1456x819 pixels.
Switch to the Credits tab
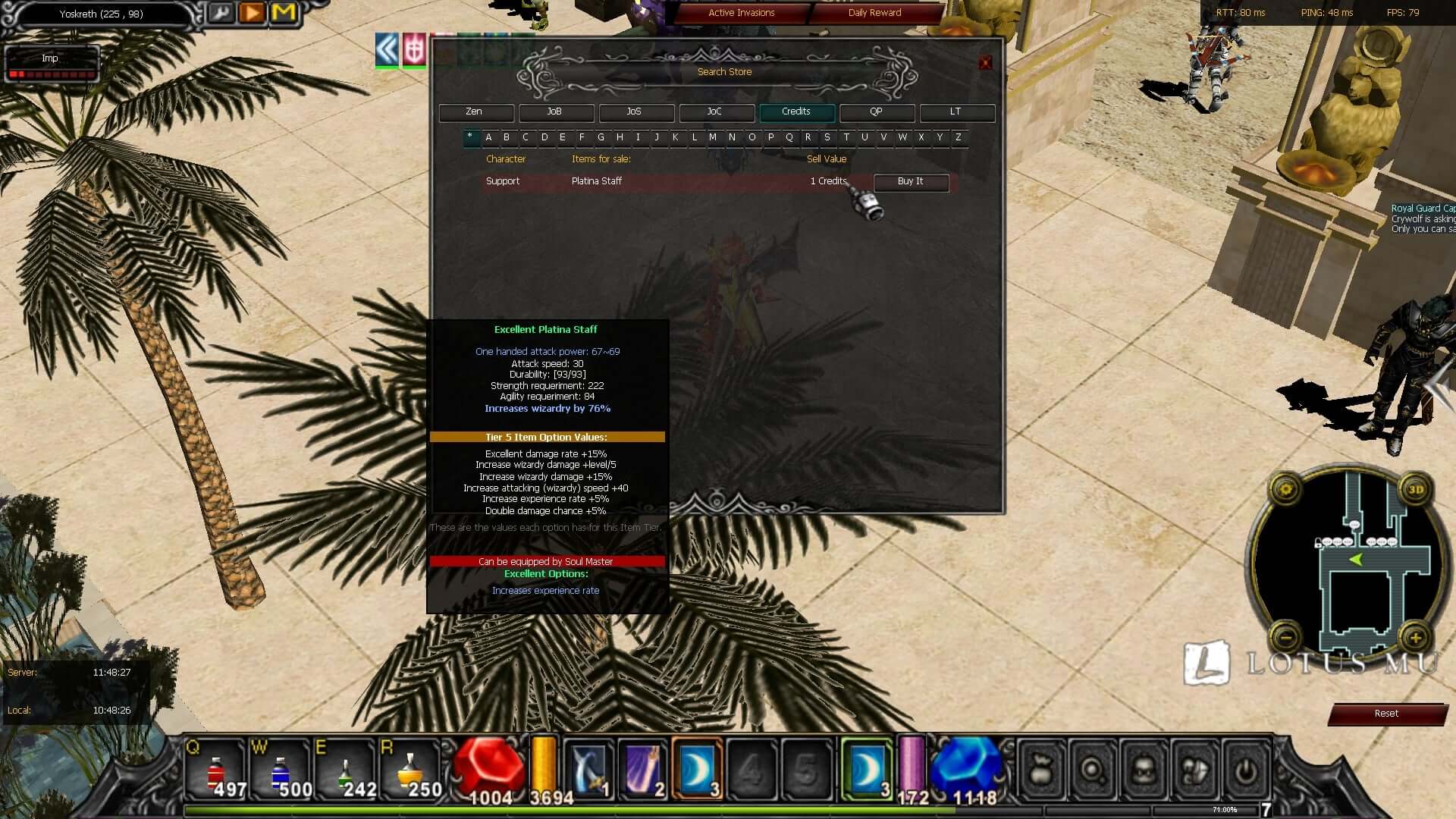click(796, 112)
